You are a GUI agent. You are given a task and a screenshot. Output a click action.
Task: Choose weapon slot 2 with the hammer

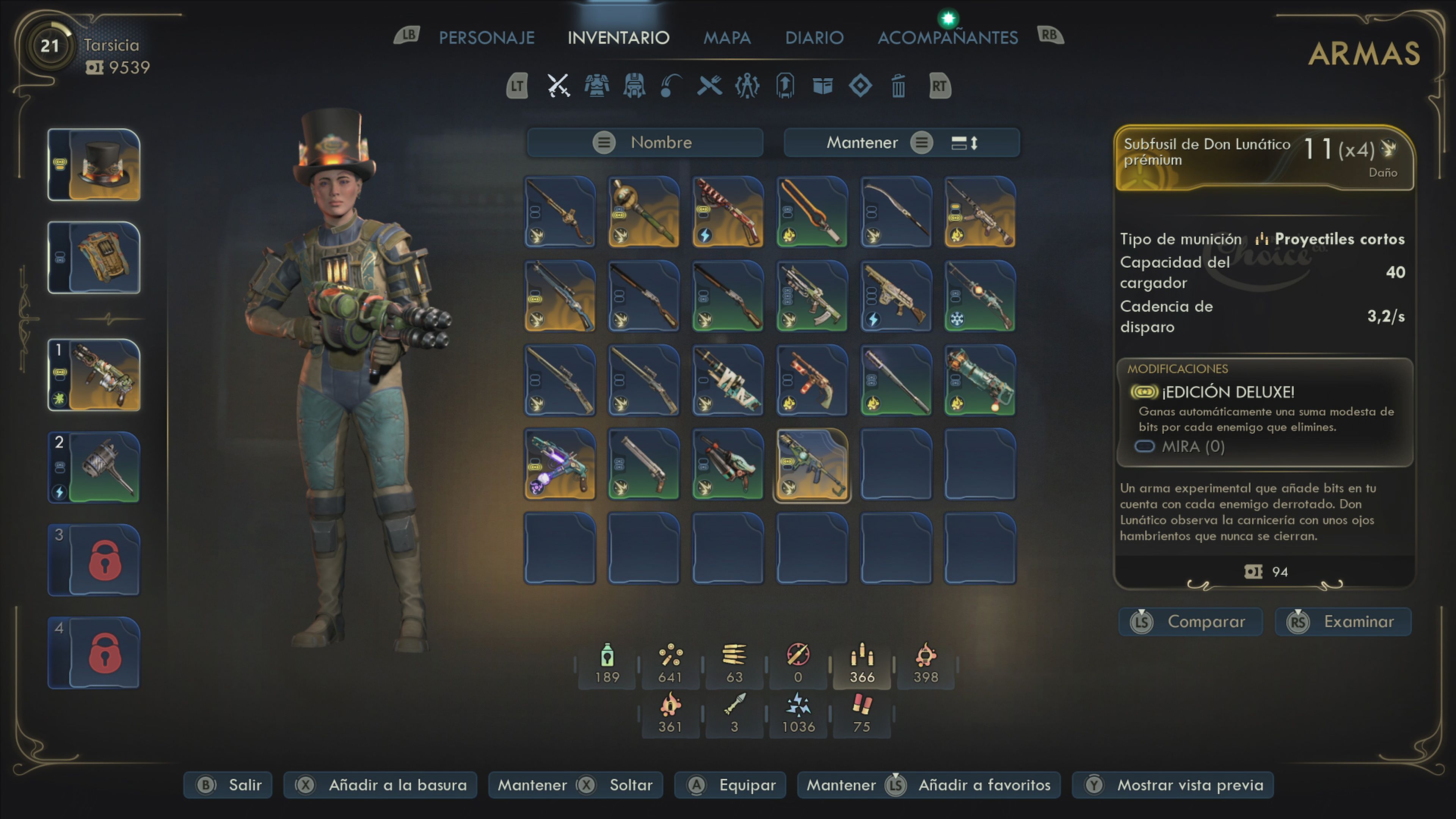94,468
